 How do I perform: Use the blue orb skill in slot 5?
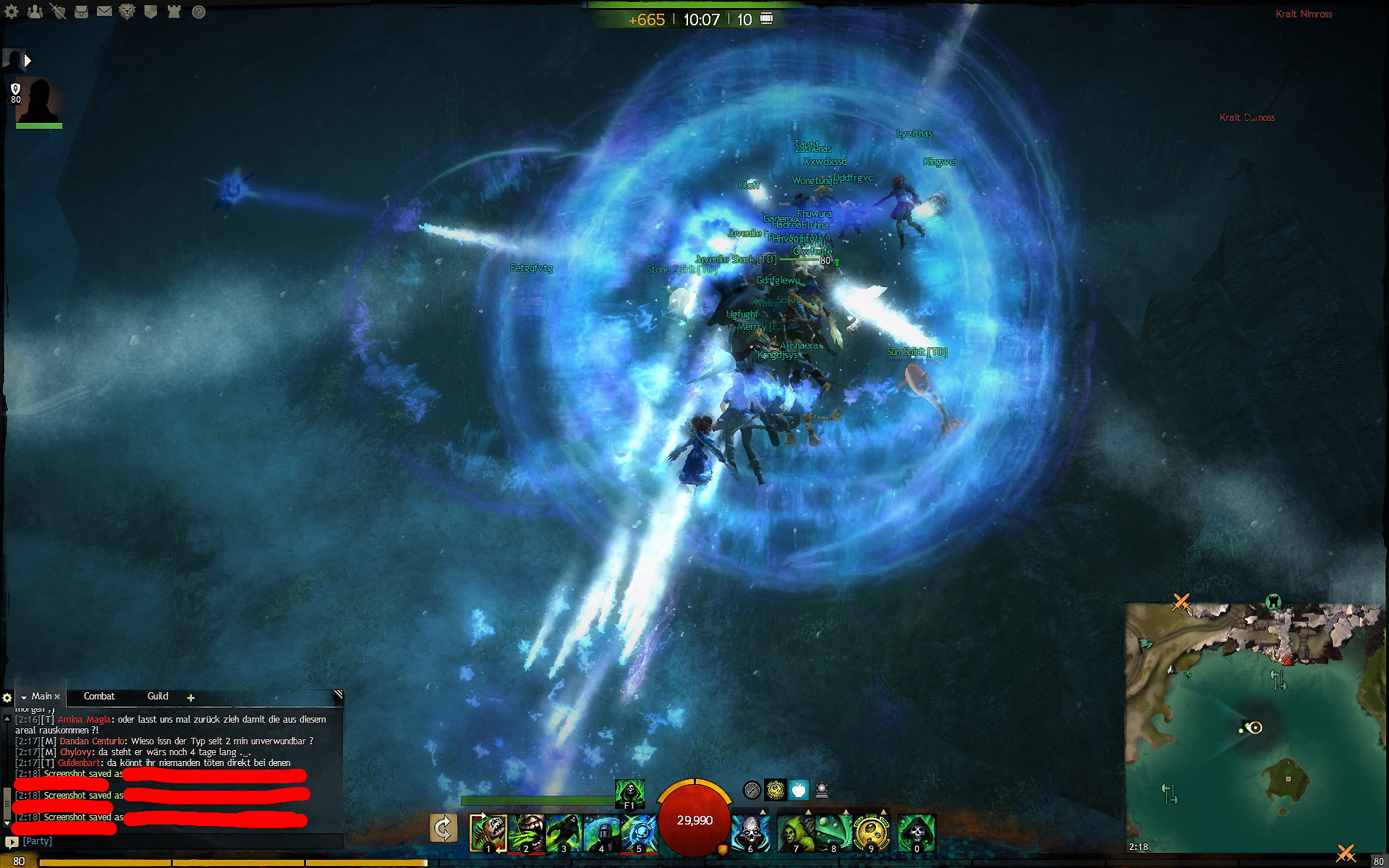639,833
